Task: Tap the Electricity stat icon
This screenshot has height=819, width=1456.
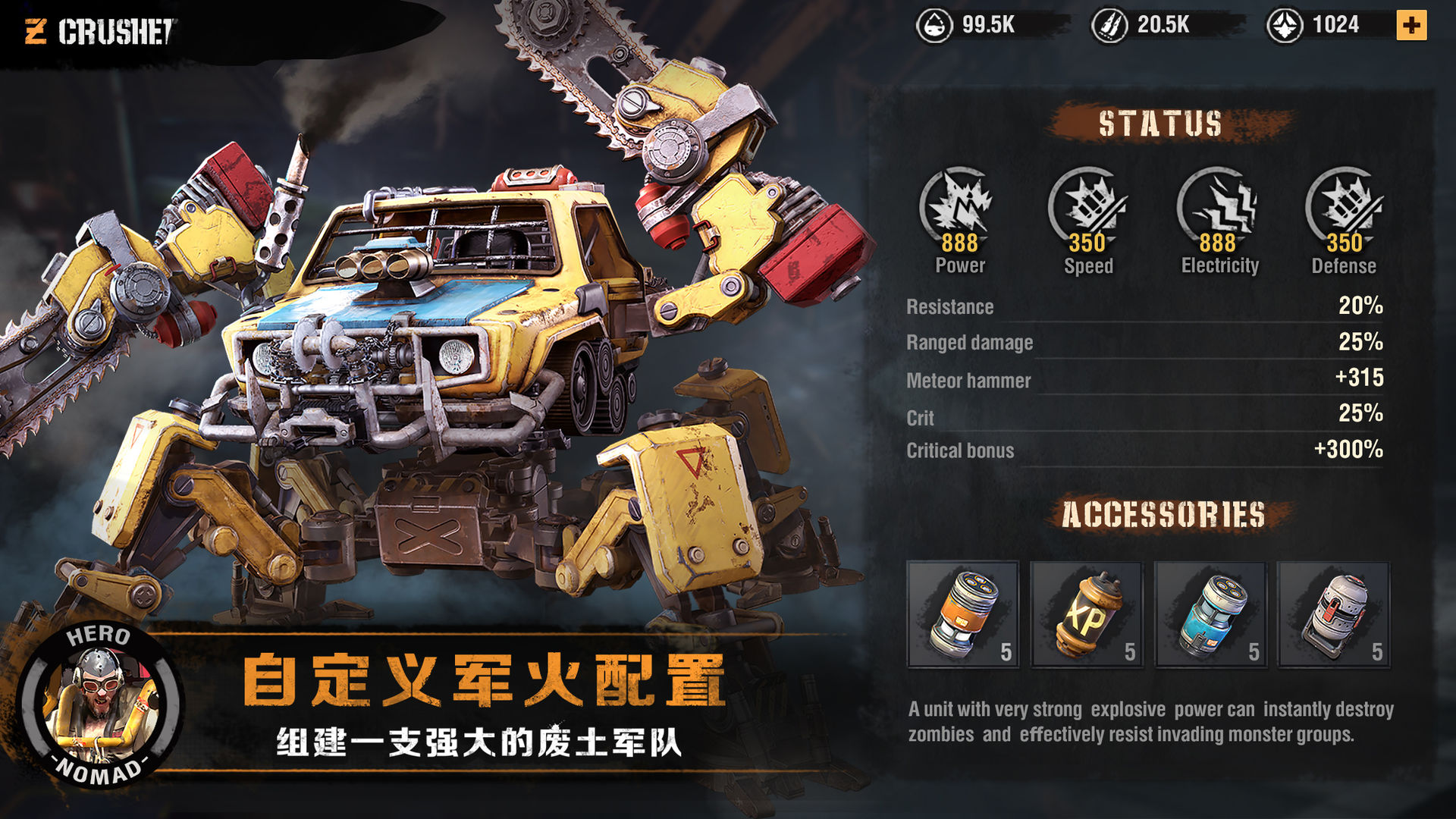Action: pyautogui.click(x=1218, y=205)
